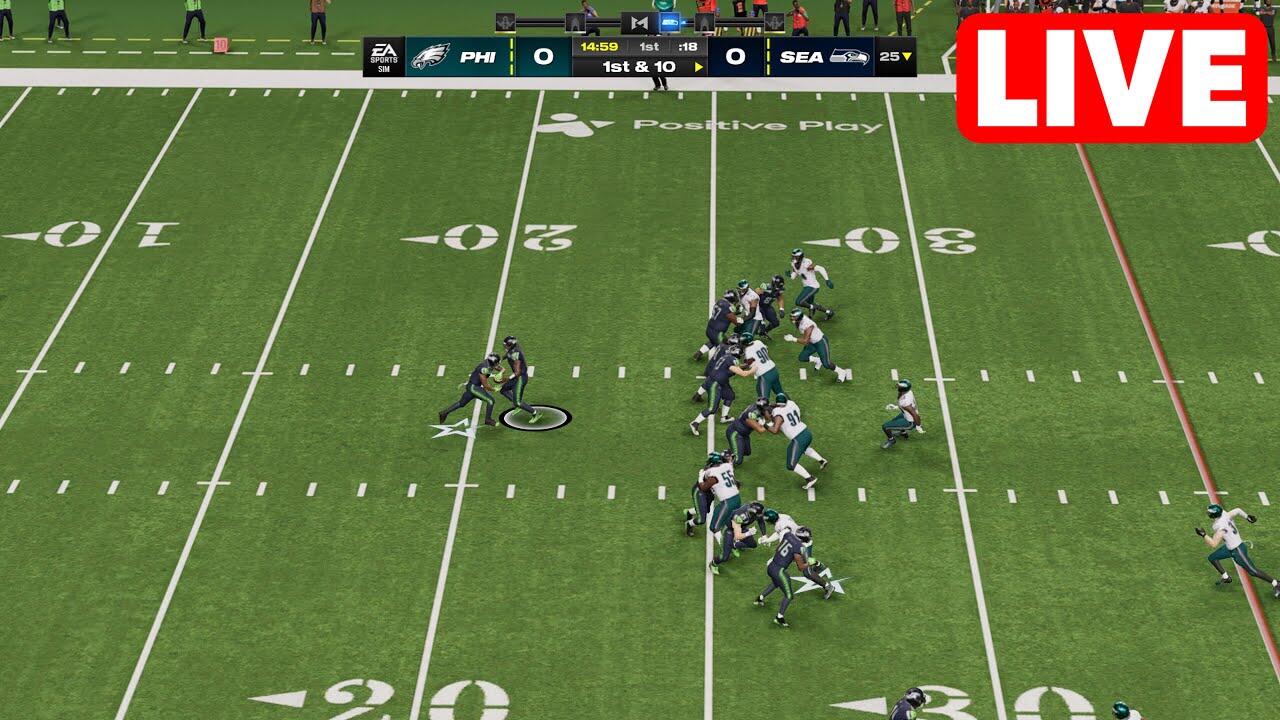This screenshot has width=1280, height=720.
Task: Select the PHI Eagles team panel
Action: (460, 57)
